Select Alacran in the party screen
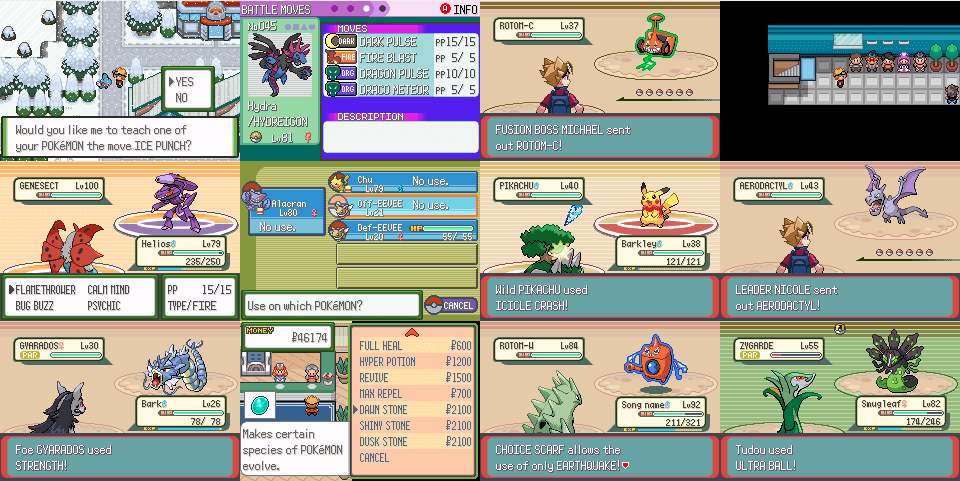960x481 pixels. (x=280, y=212)
